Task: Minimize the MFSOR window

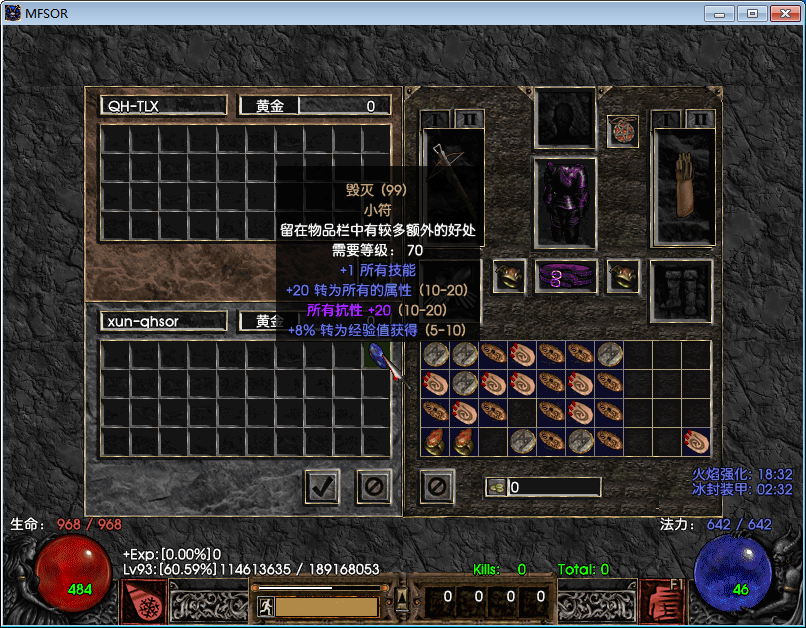Action: tap(720, 13)
